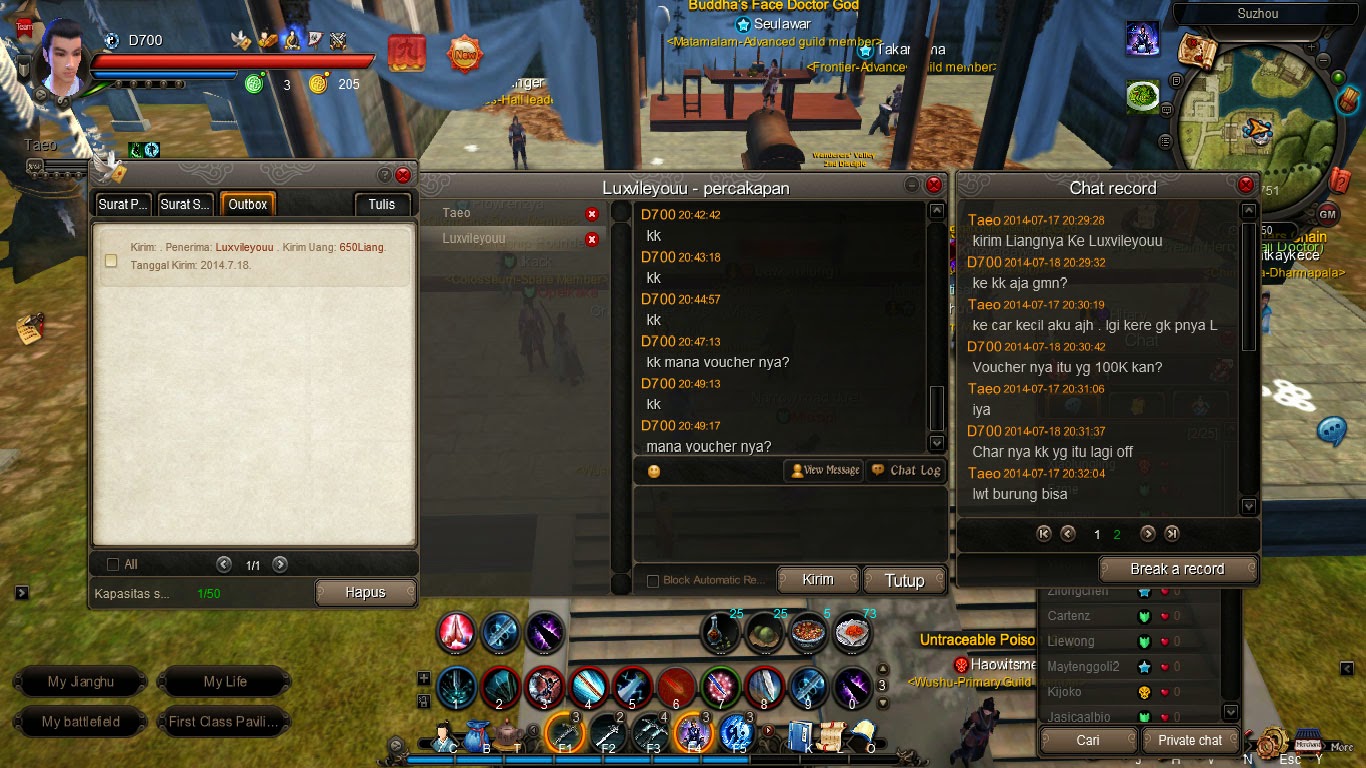Screen dimensions: 1366x768
Task: Send message with the Kirim button
Action: 817,580
